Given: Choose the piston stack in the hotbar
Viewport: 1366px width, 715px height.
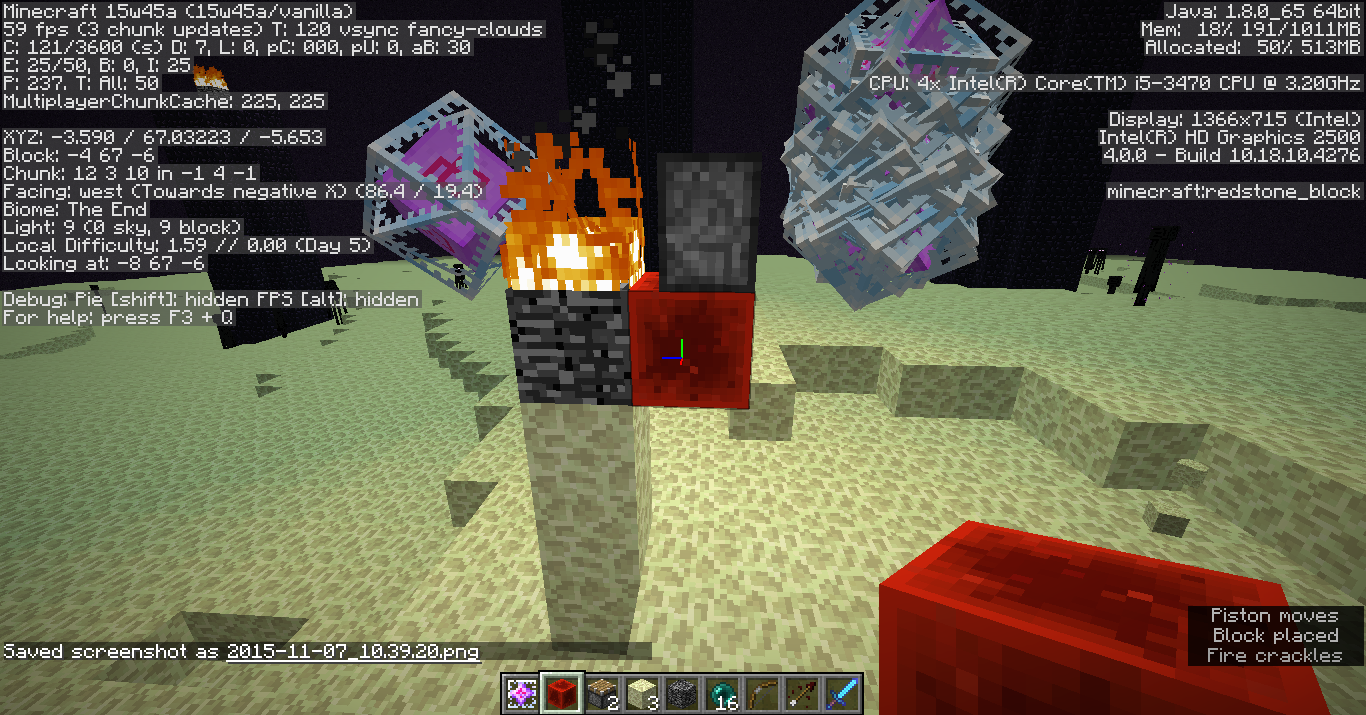Looking at the screenshot, I should coord(601,693).
